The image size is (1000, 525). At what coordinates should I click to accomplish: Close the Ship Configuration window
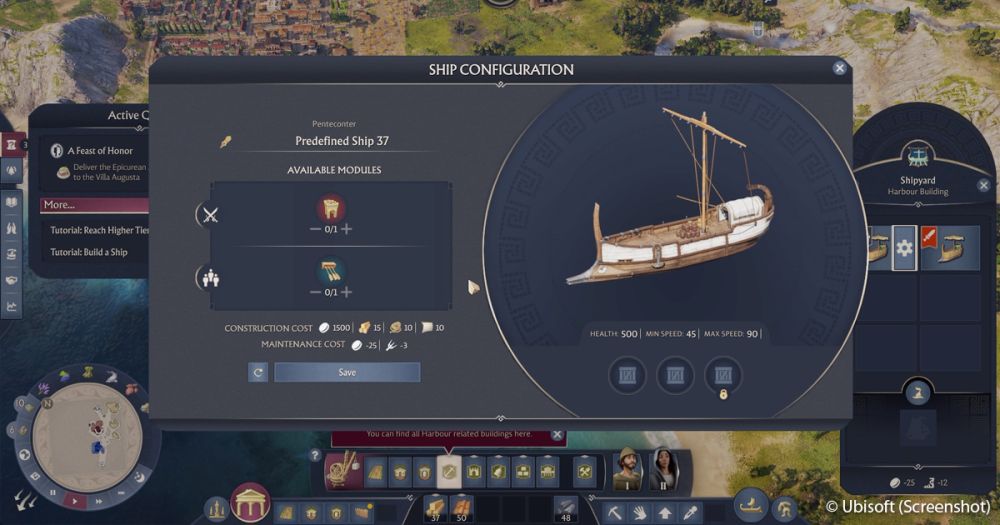[x=839, y=68]
